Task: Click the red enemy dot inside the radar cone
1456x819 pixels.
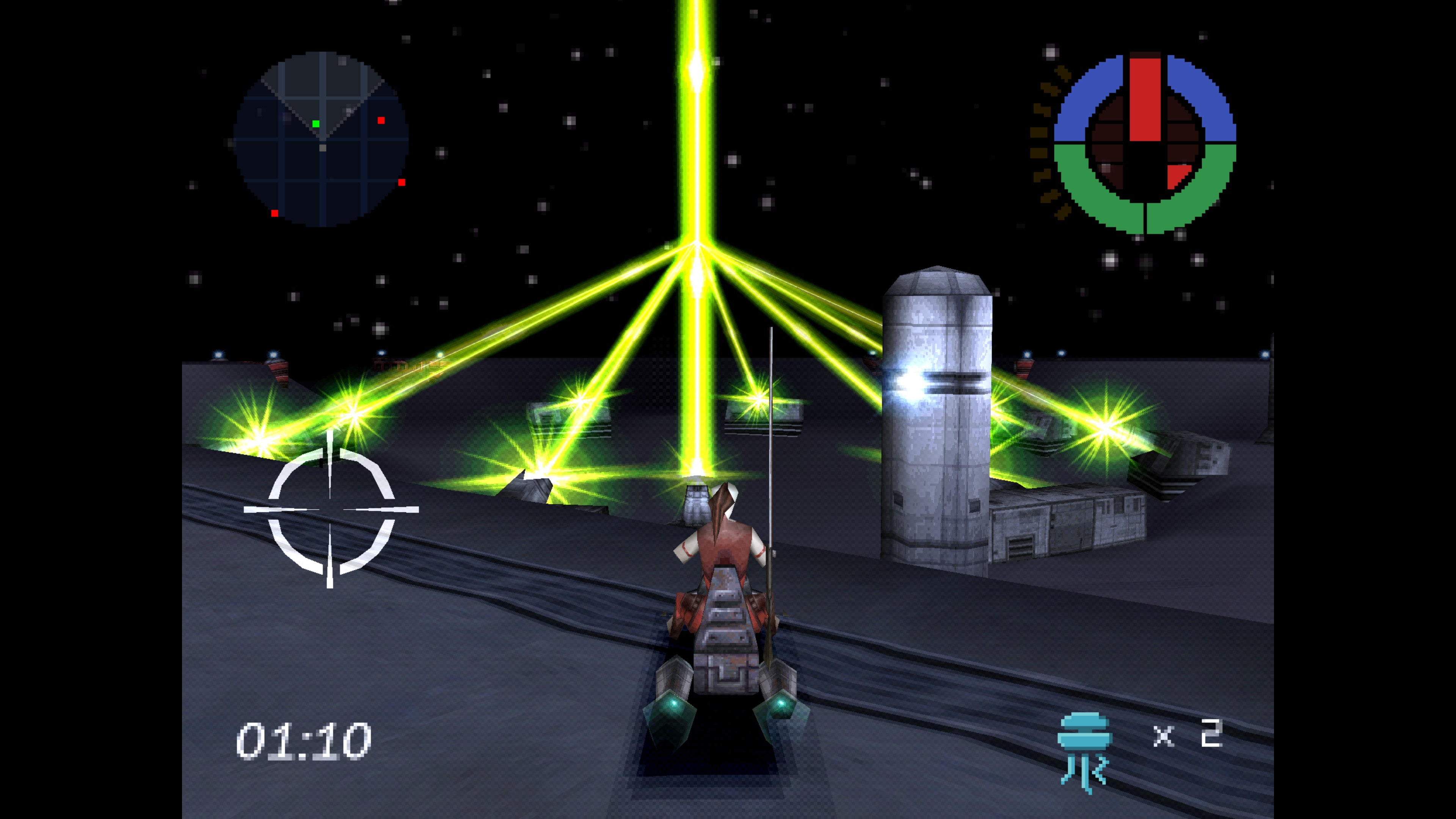Action: tap(381, 121)
